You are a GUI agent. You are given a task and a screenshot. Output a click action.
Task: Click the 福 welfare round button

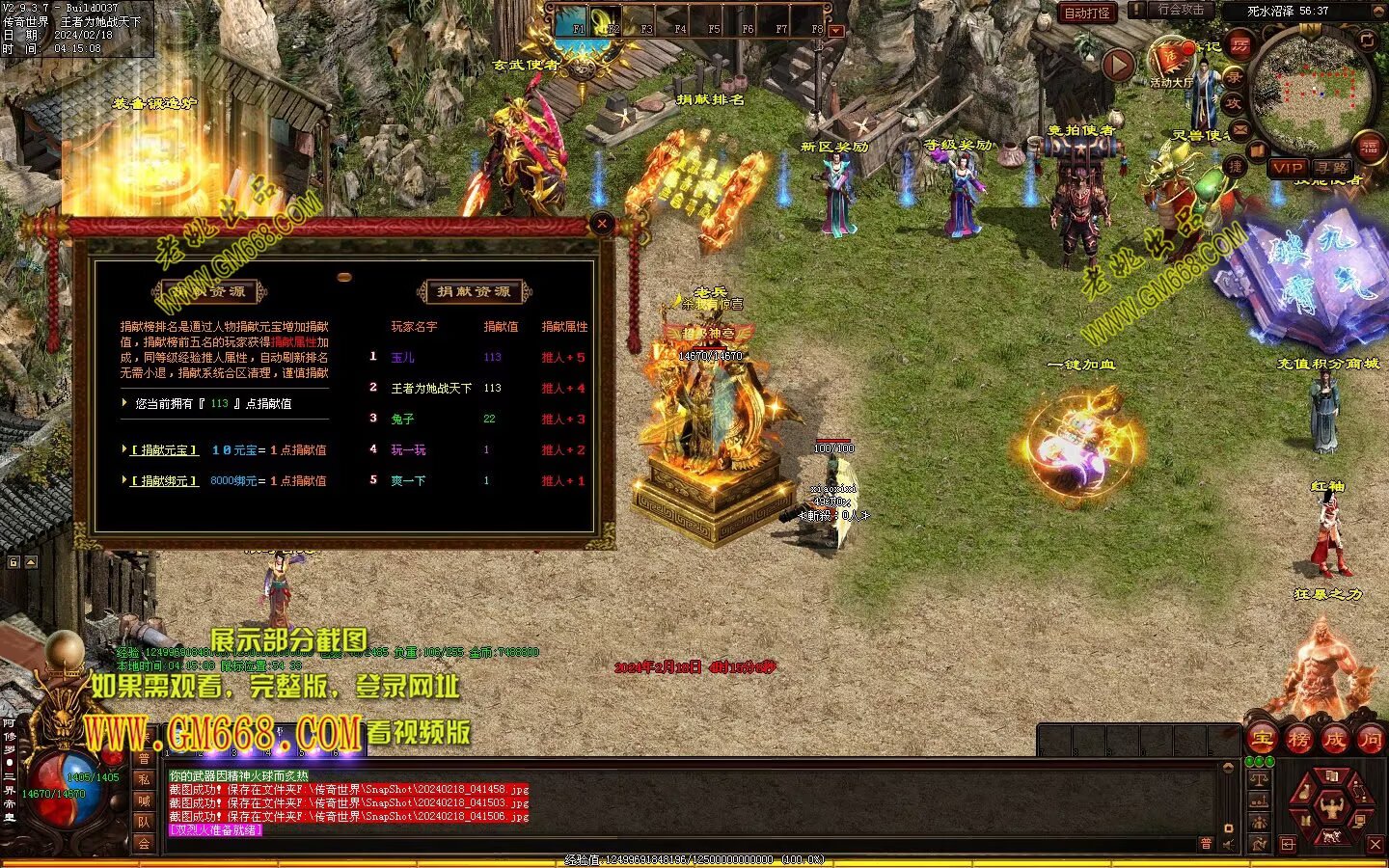point(1369,148)
